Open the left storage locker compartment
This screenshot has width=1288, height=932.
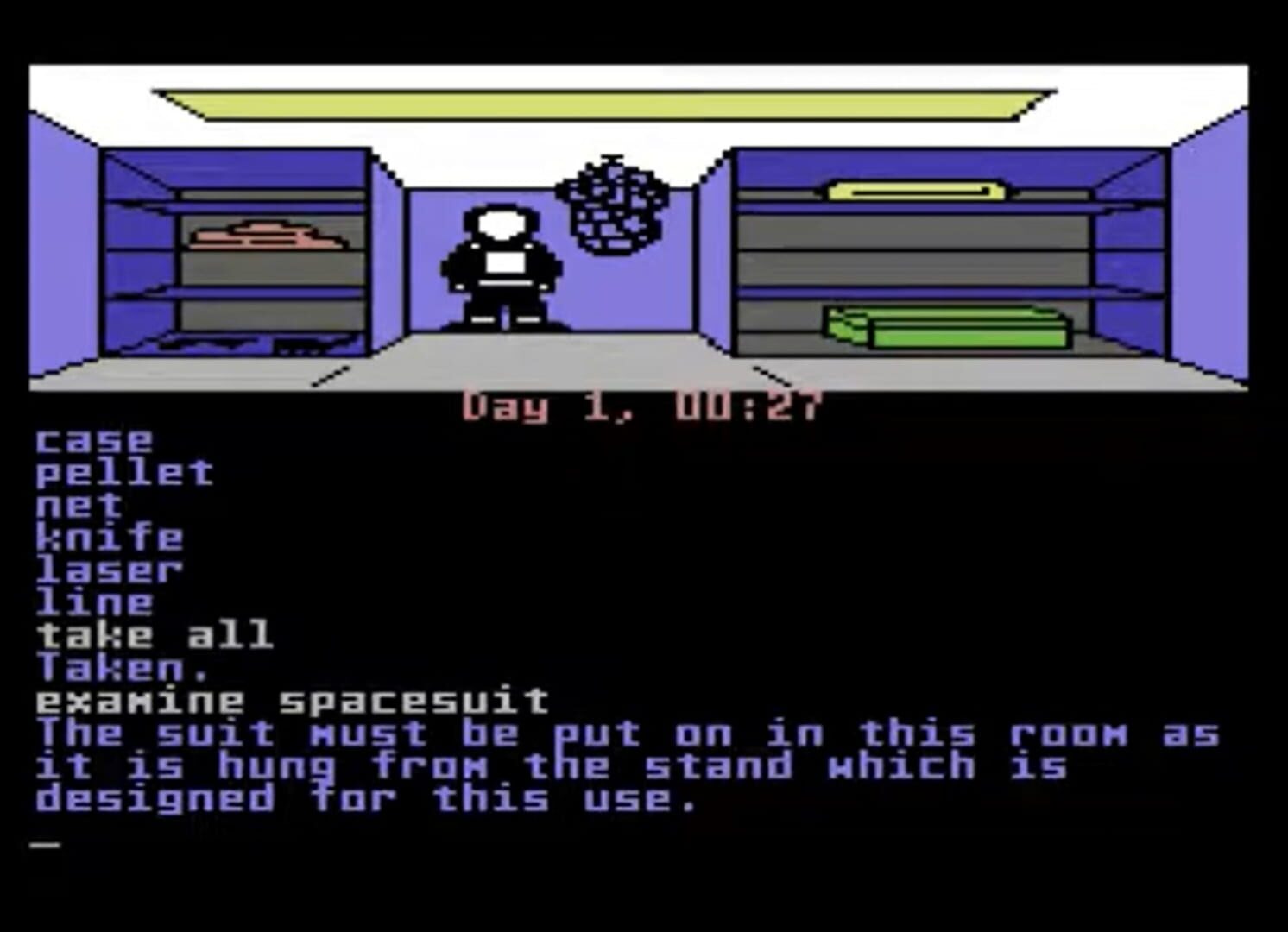(233, 250)
